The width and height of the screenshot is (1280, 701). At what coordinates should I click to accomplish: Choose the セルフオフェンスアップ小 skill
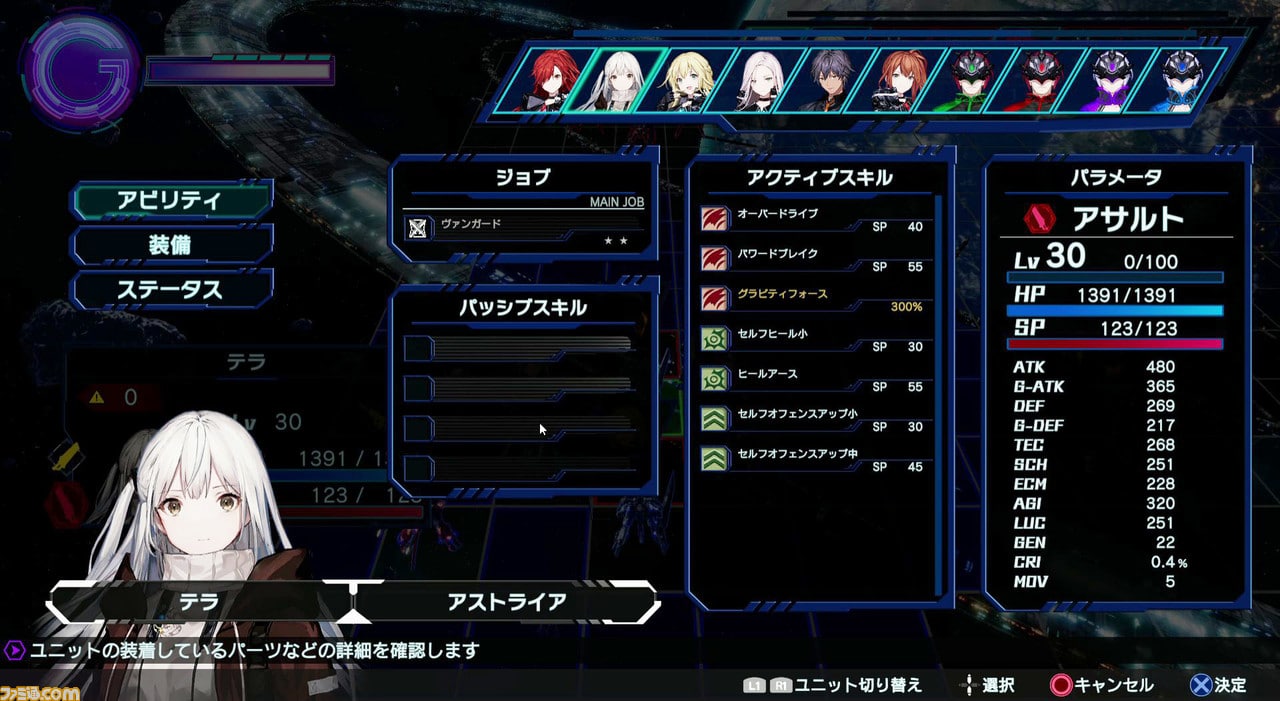click(812, 418)
